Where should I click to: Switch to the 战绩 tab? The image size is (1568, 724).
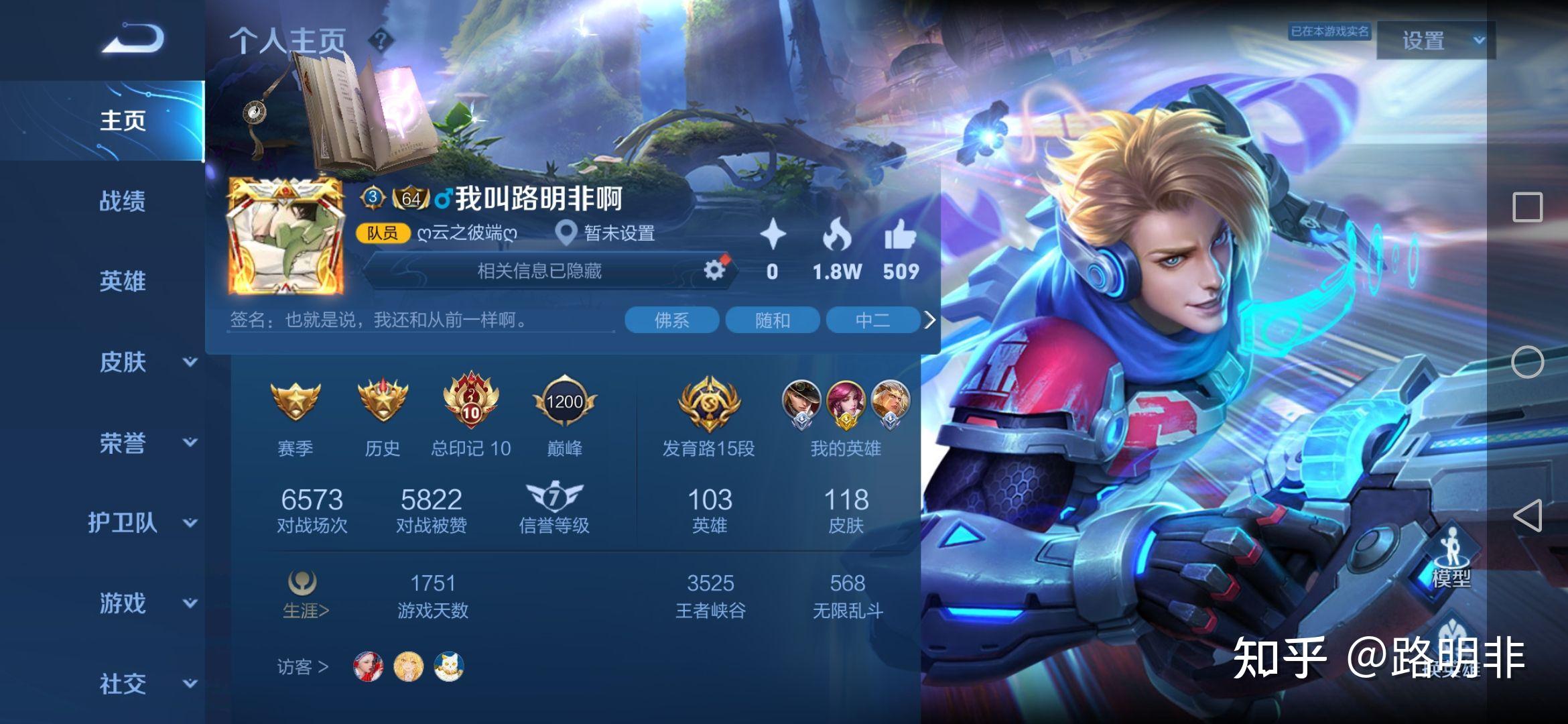click(122, 201)
